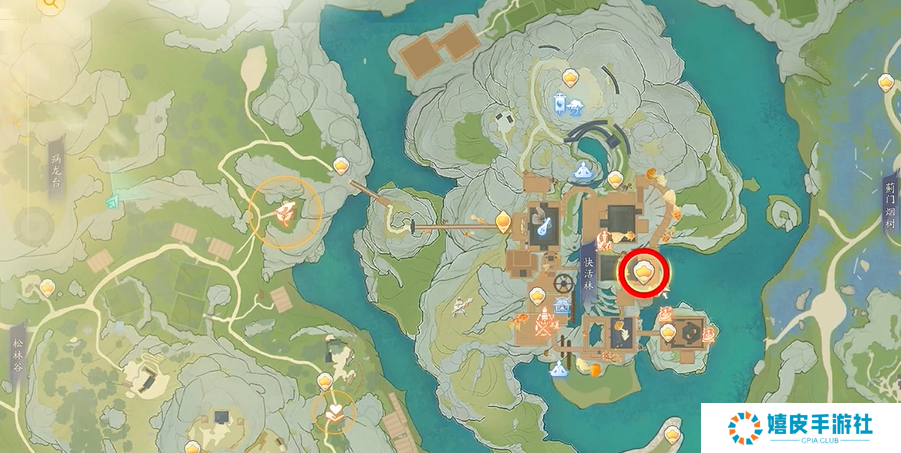Pick the golden marker above 松林谷 label
Viewport: 901px width, 453px height.
(47, 288)
